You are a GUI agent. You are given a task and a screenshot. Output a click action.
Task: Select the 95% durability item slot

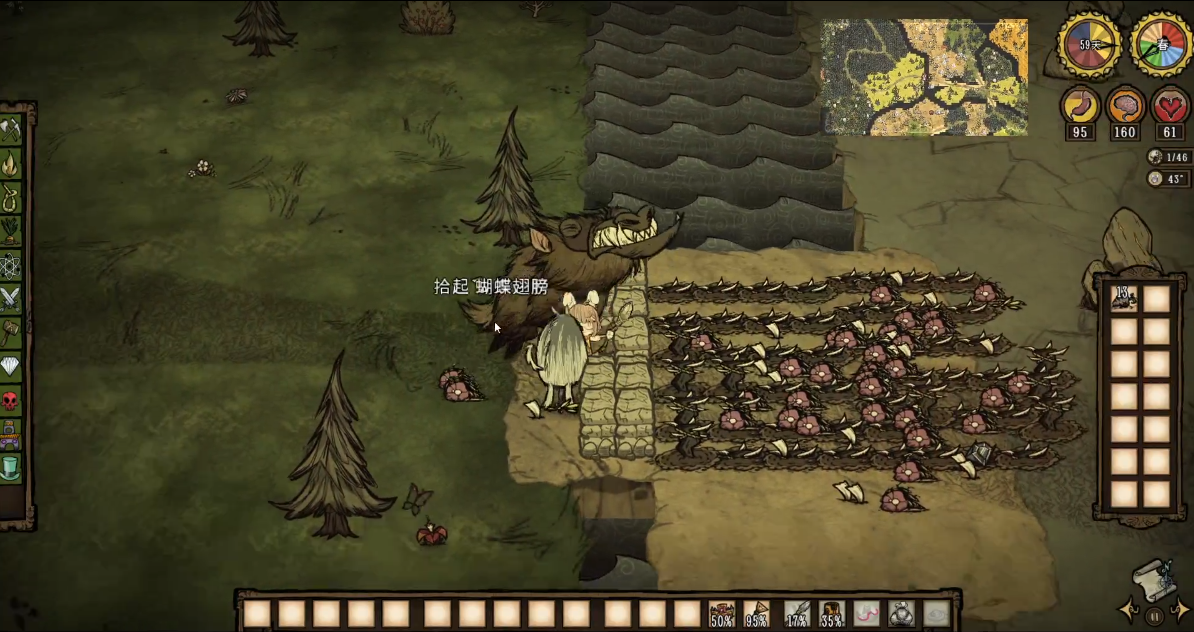click(757, 613)
